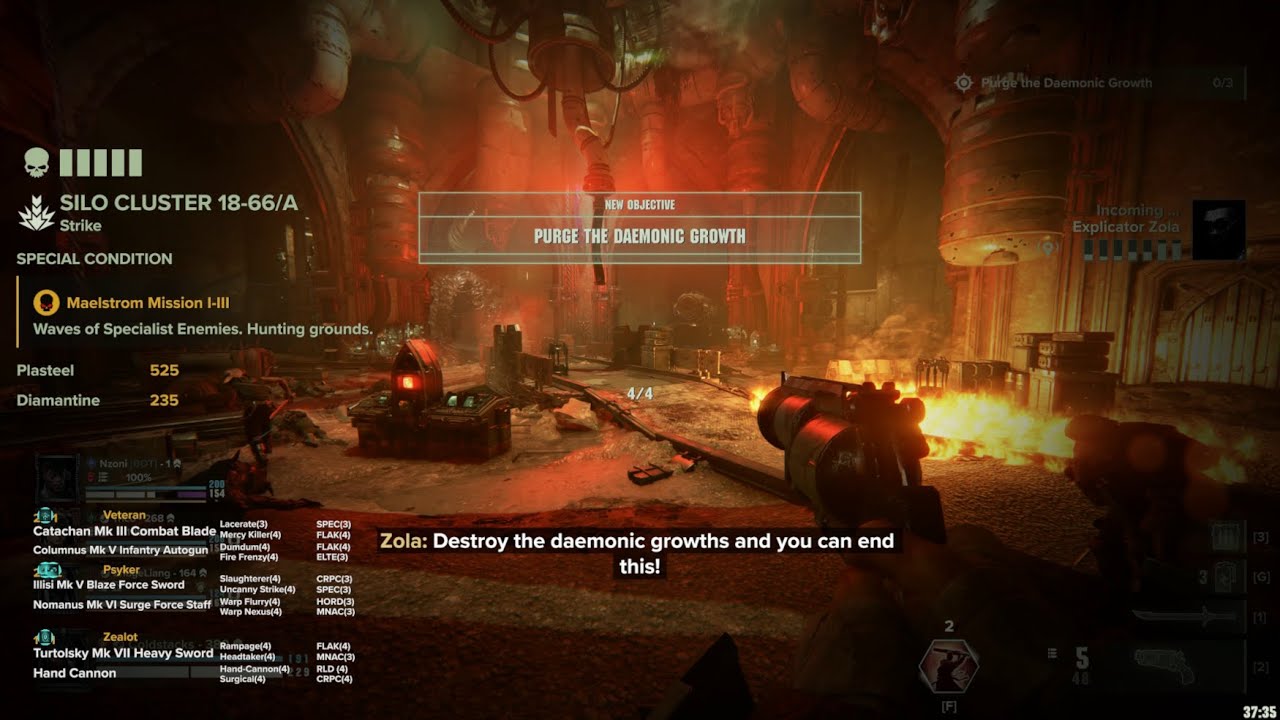This screenshot has width=1280, height=720.
Task: Click the Zealot class icon
Action: click(x=45, y=637)
